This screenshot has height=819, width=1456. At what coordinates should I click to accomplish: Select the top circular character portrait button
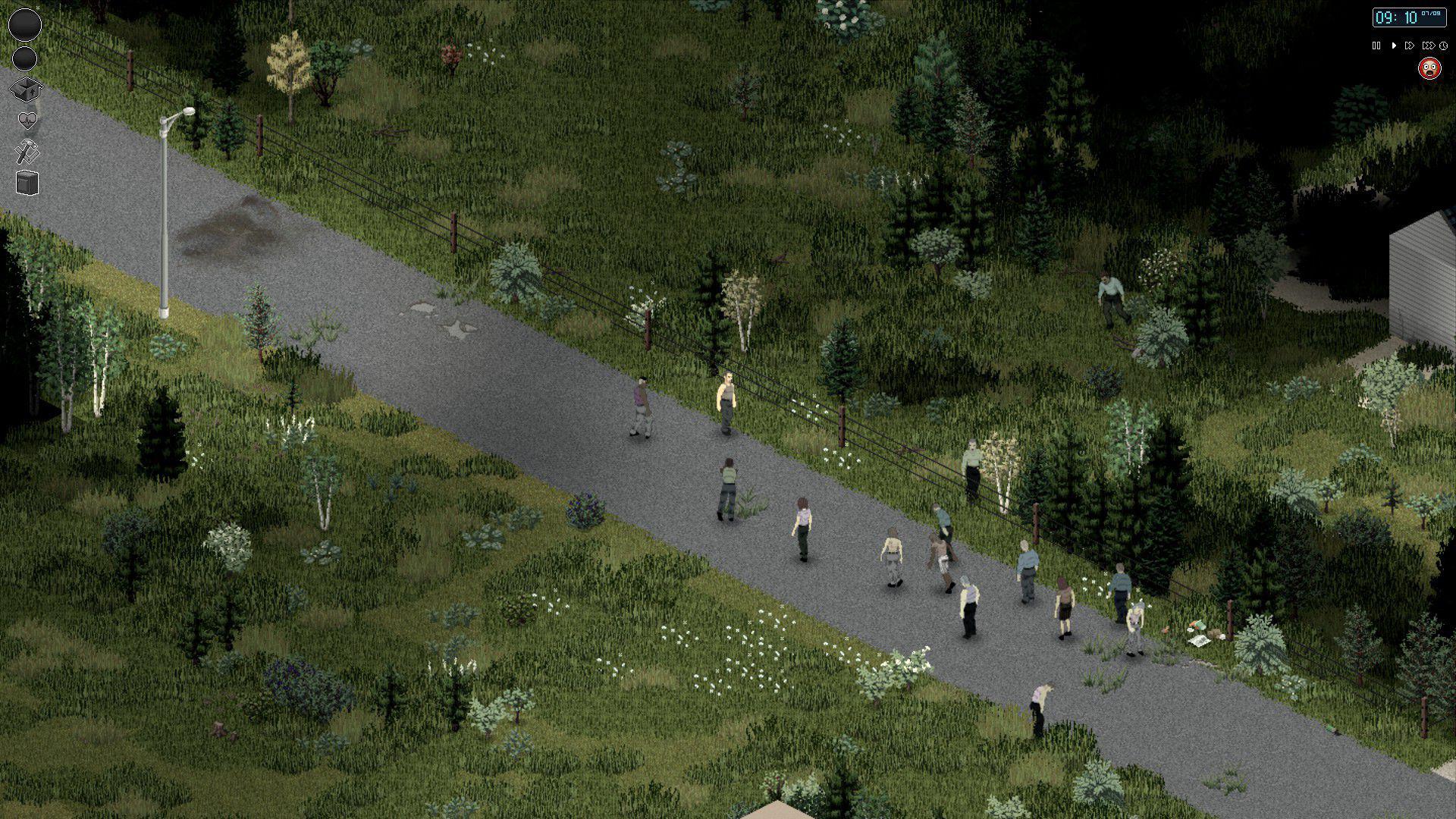click(x=25, y=24)
